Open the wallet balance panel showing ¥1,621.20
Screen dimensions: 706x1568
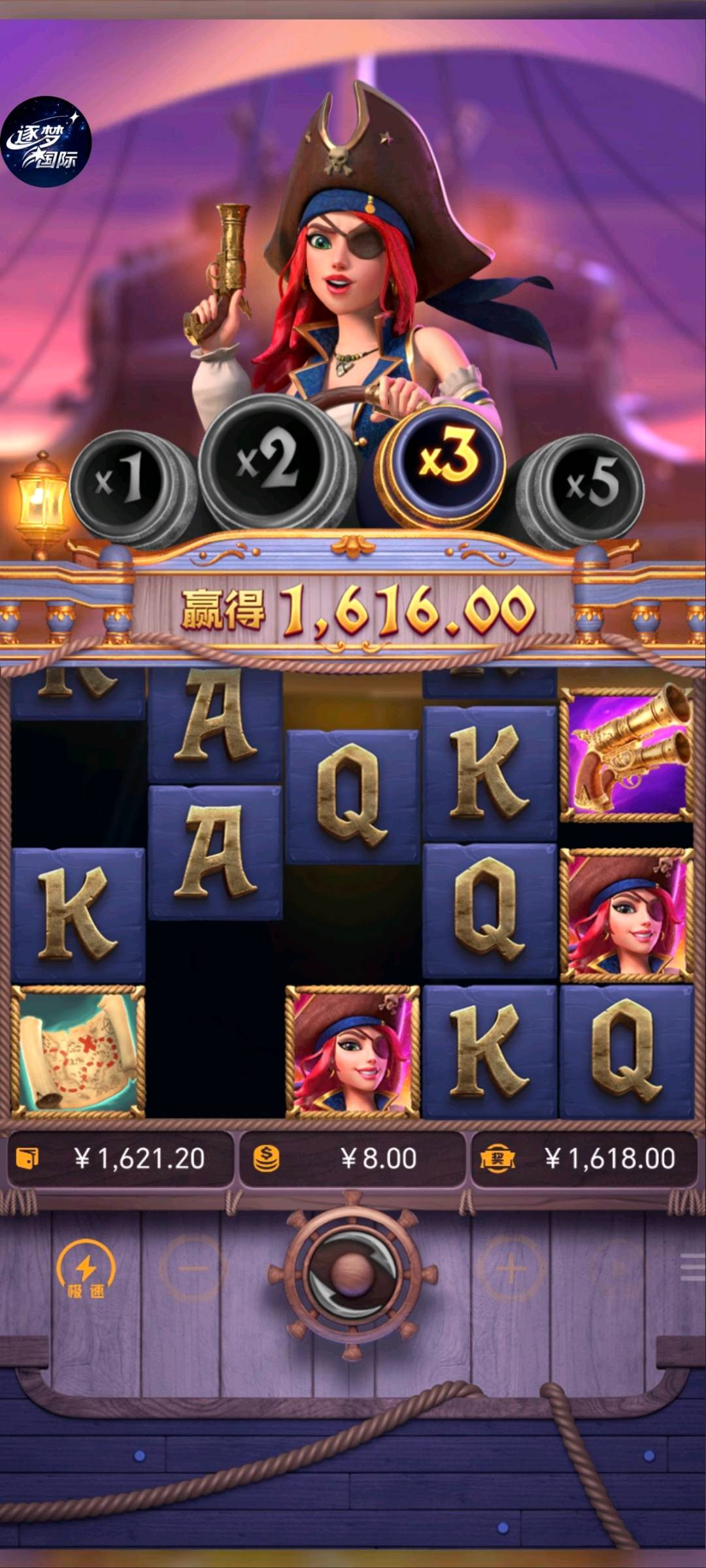pos(121,1159)
